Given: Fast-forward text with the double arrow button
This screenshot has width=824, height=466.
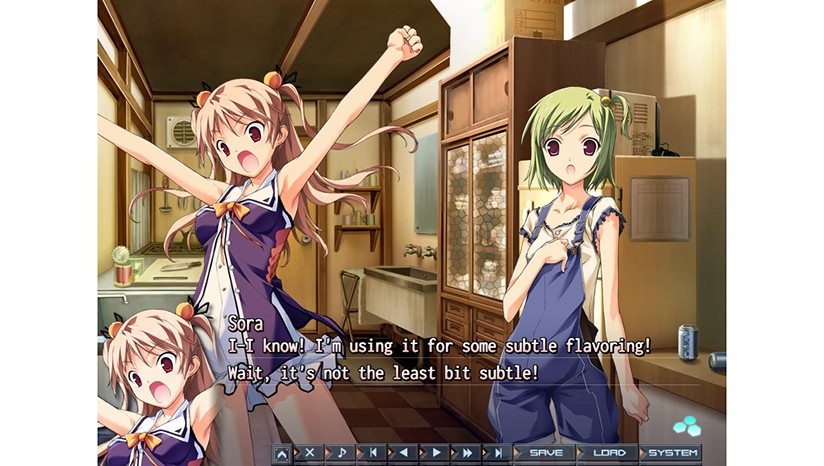Looking at the screenshot, I should pyautogui.click(x=466, y=453).
